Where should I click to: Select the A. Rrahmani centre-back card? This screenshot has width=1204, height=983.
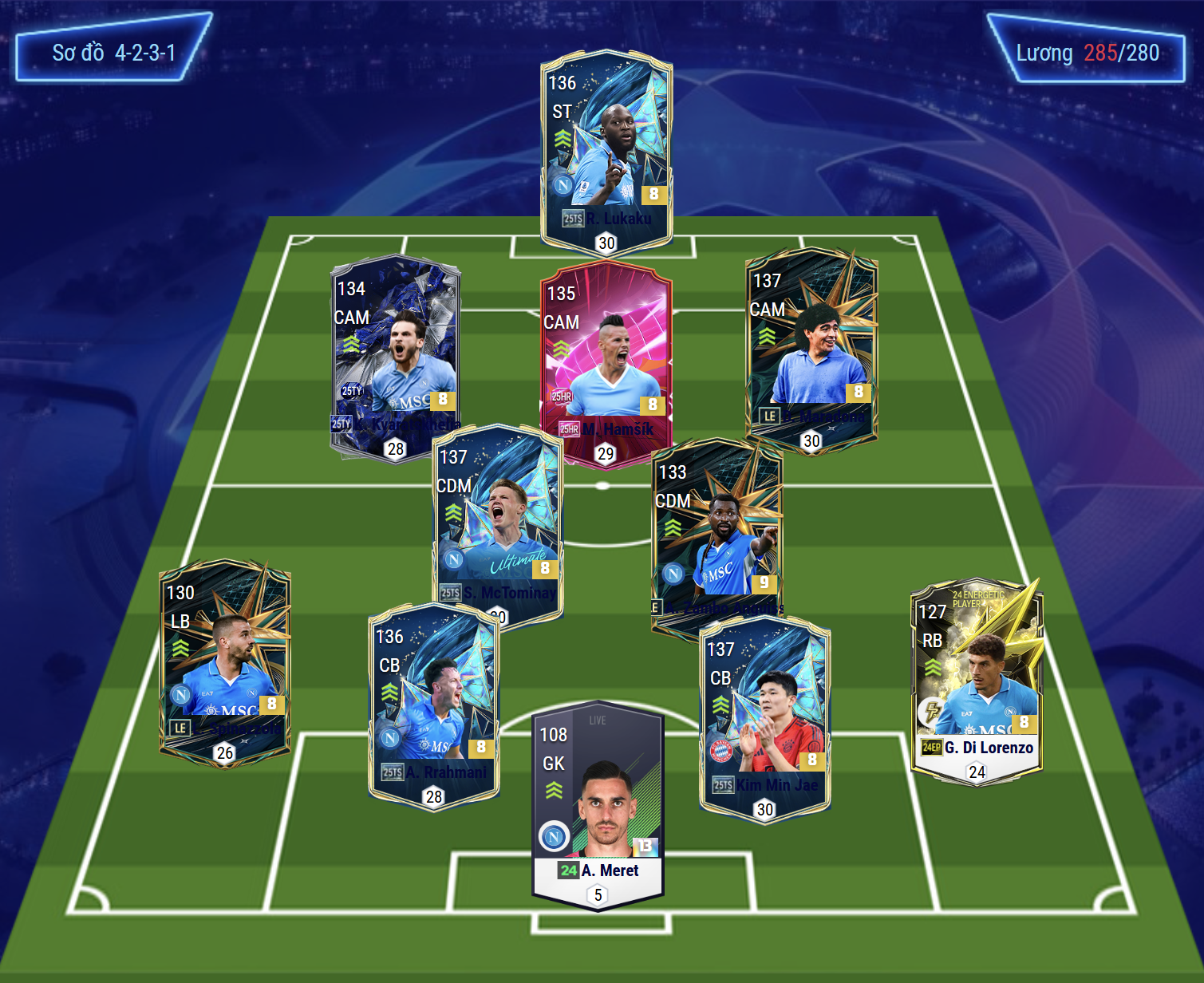click(x=434, y=702)
